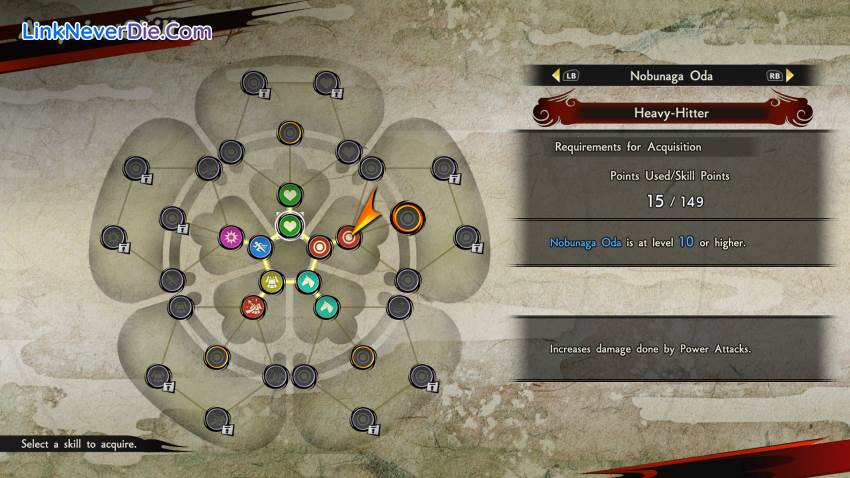The height and width of the screenshot is (478, 850).
Task: Switch to next character with right arrow
Action: point(790,75)
